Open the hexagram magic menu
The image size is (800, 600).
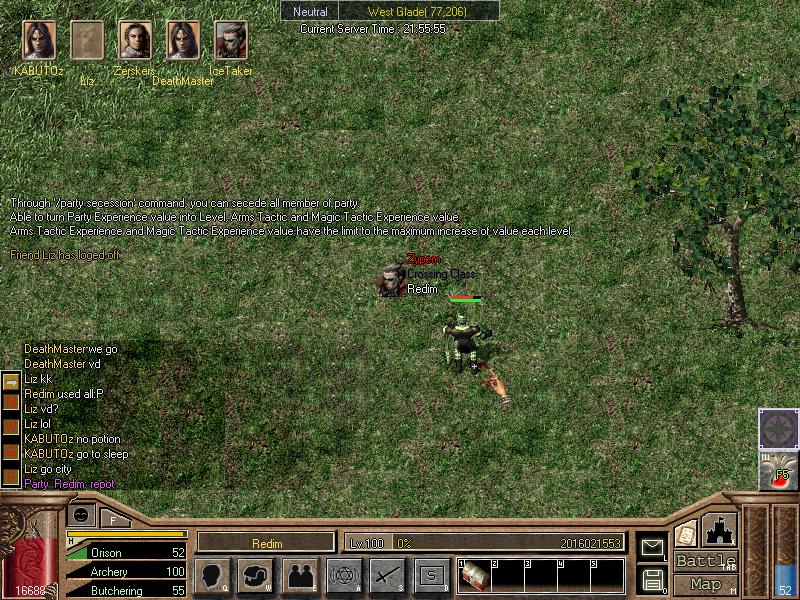[344, 575]
